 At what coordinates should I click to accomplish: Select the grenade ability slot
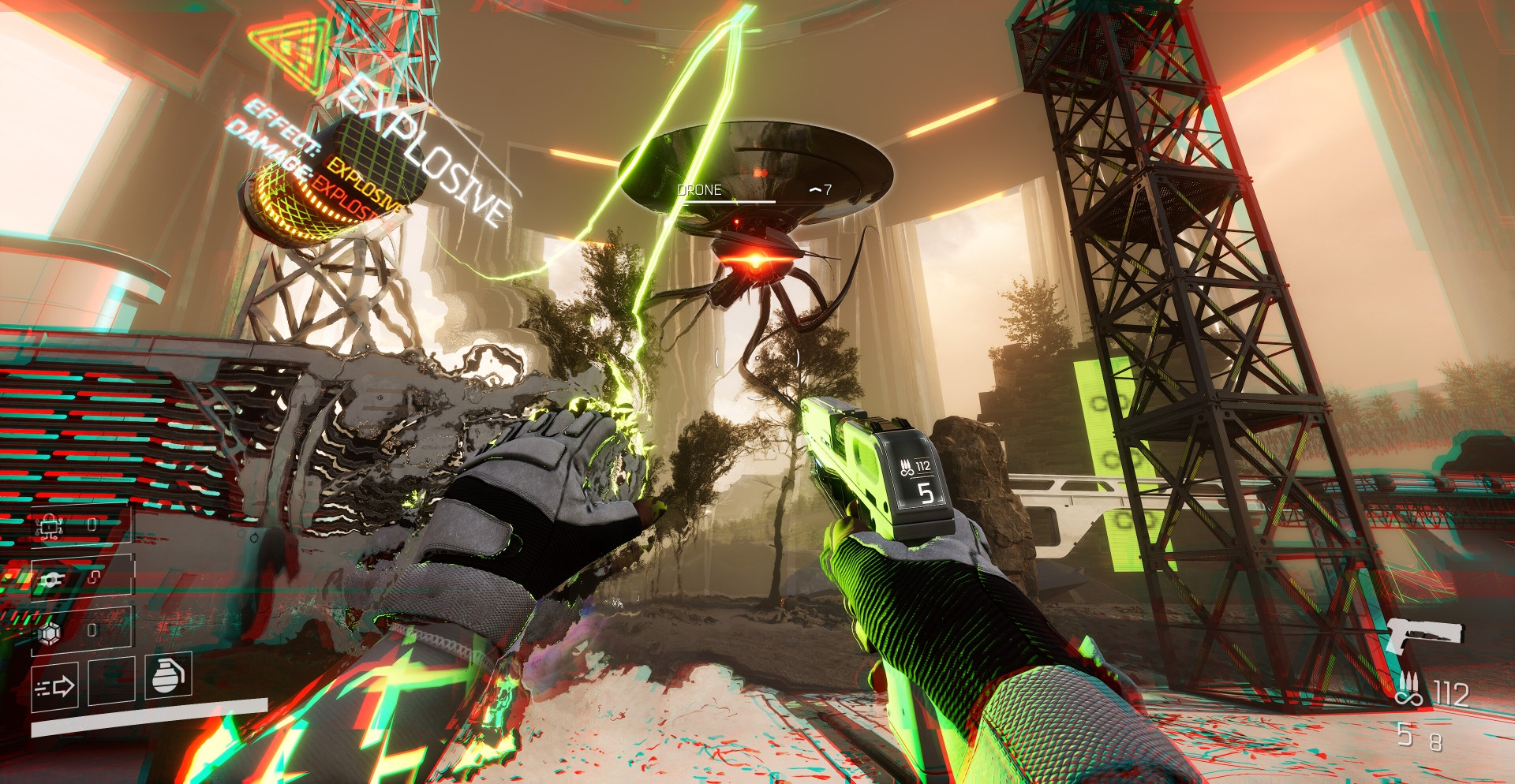[167, 676]
